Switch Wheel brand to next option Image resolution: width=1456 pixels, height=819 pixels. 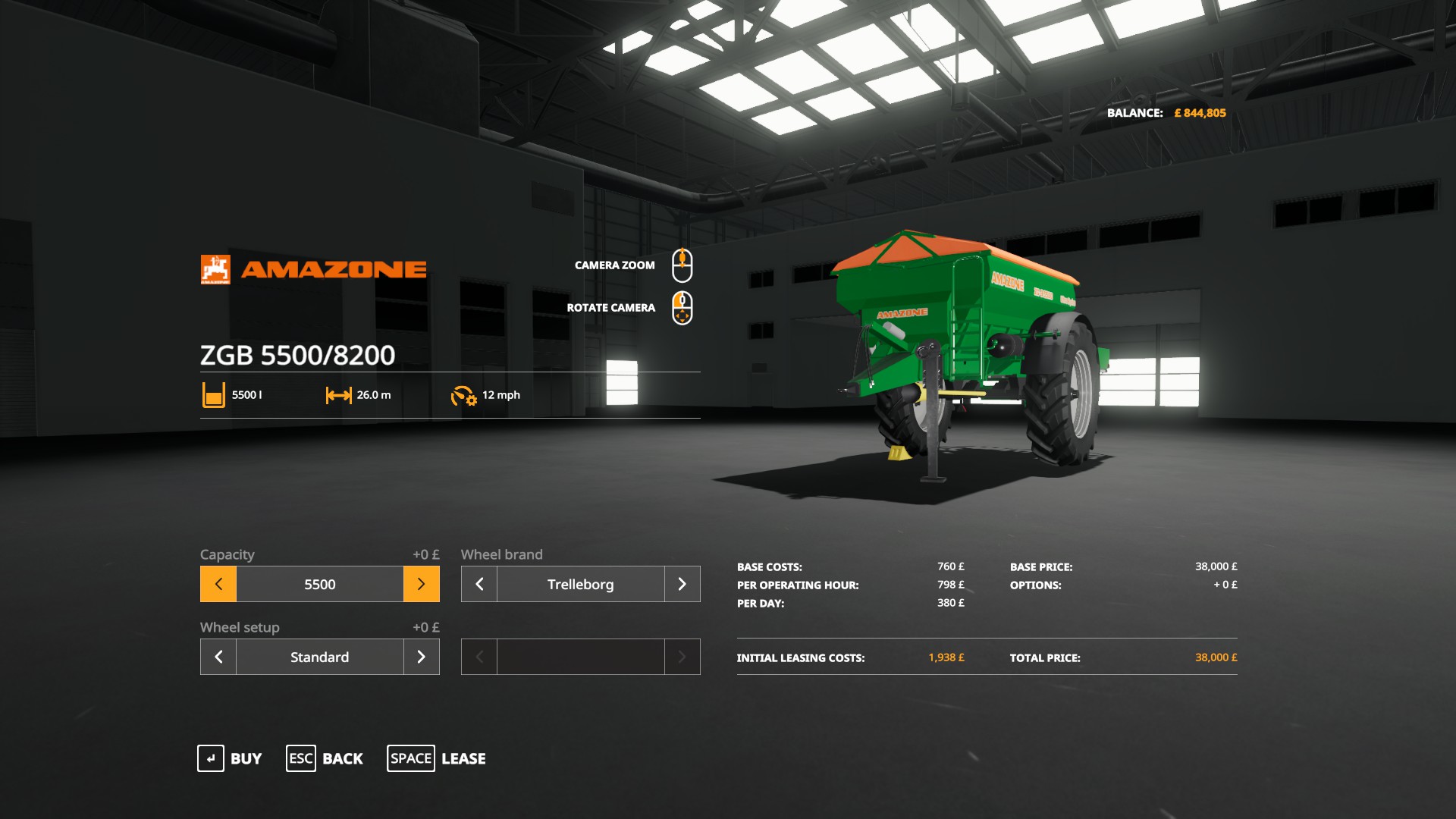coord(682,584)
